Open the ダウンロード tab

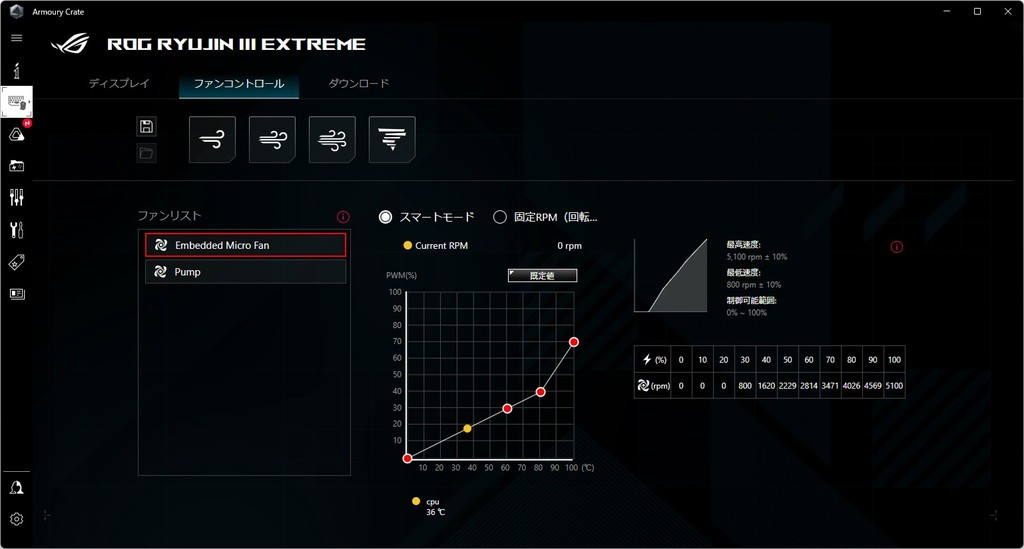click(x=359, y=84)
